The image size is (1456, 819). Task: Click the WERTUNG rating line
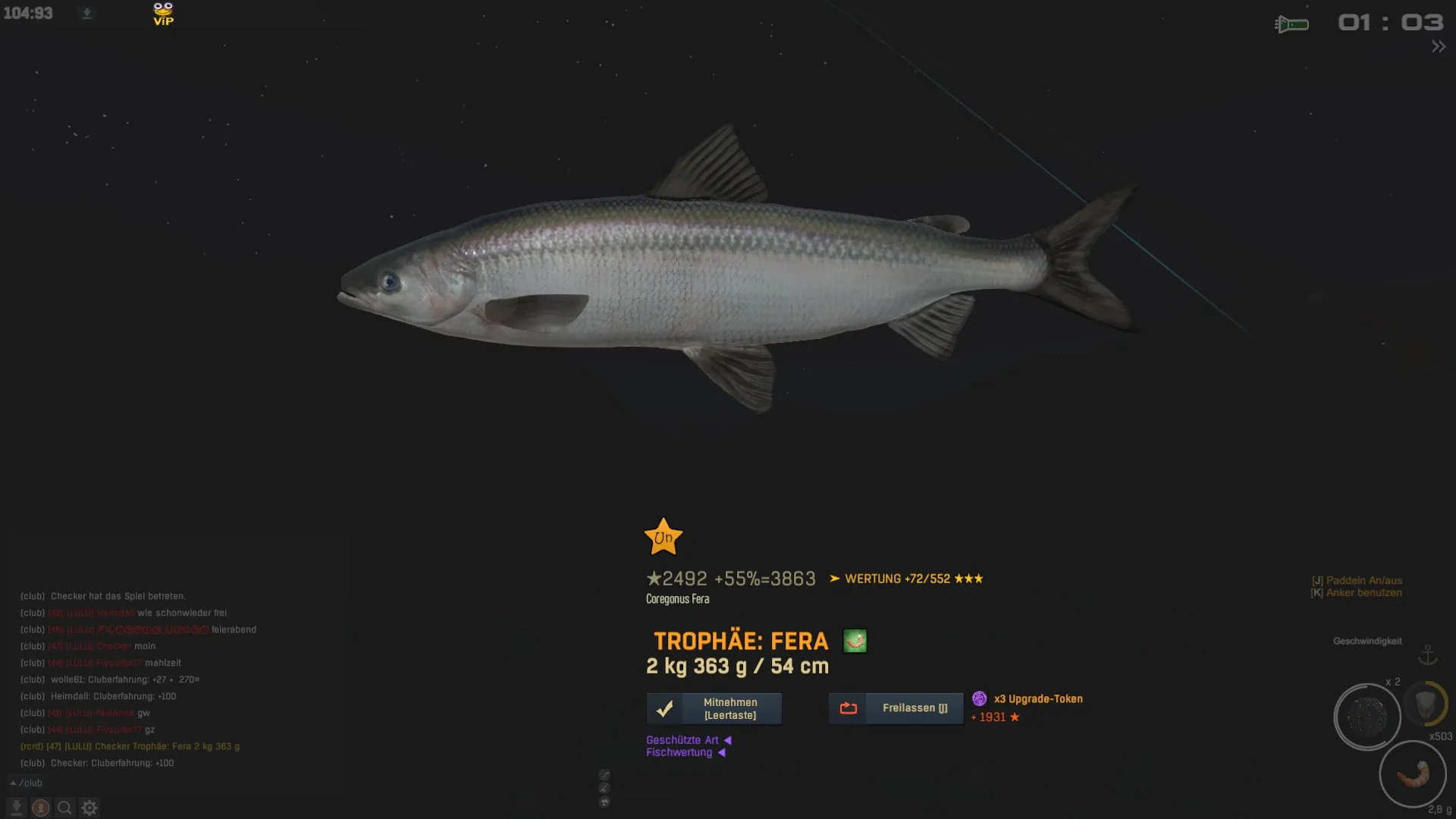(906, 579)
